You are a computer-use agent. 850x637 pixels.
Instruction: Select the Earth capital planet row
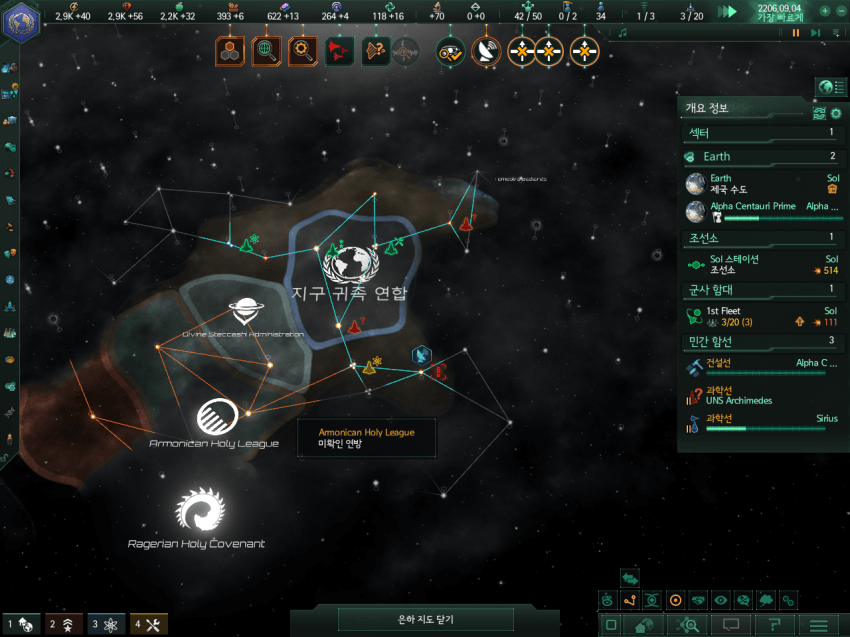tap(762, 184)
